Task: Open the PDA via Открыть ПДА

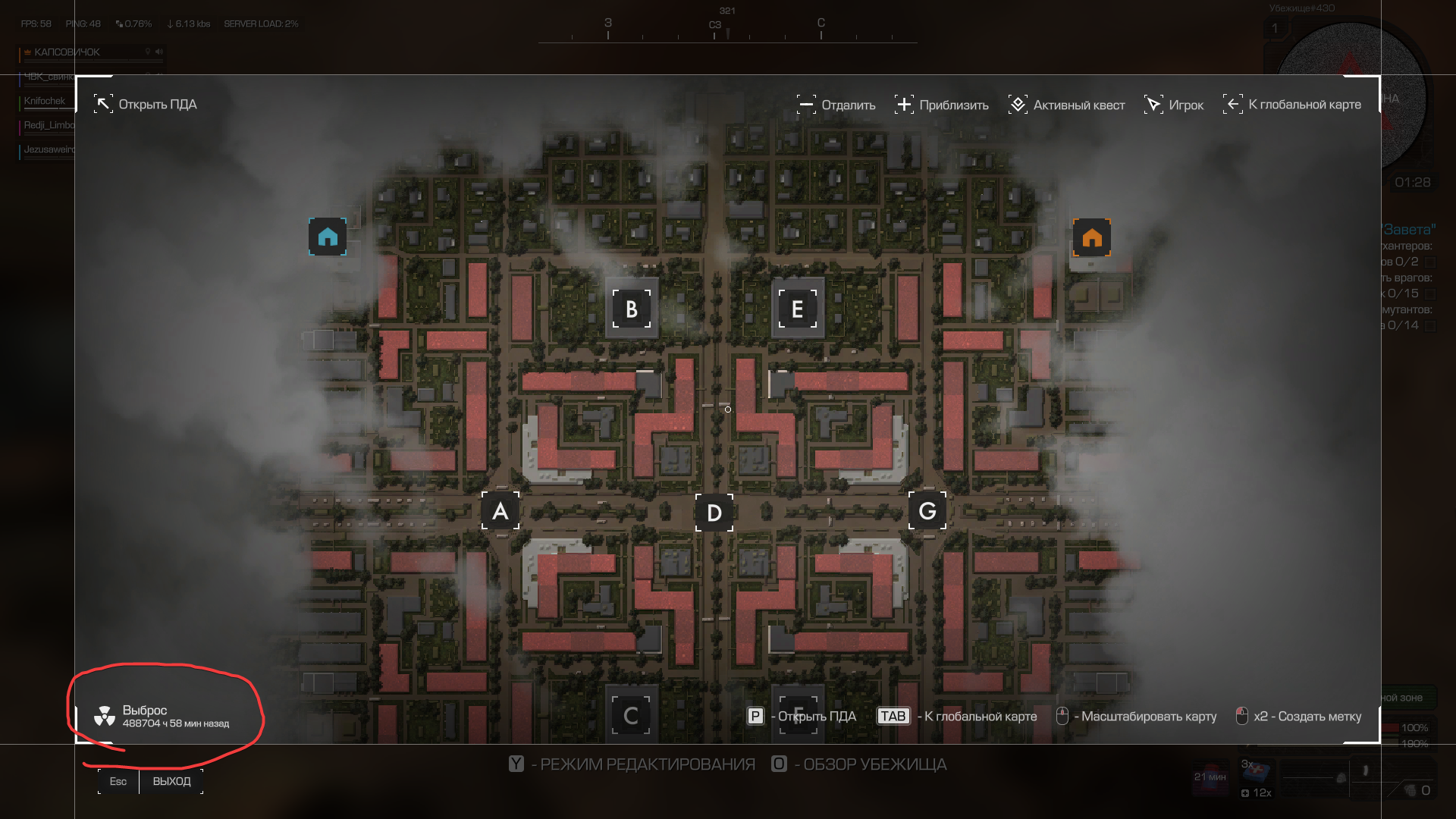Action: click(x=146, y=105)
